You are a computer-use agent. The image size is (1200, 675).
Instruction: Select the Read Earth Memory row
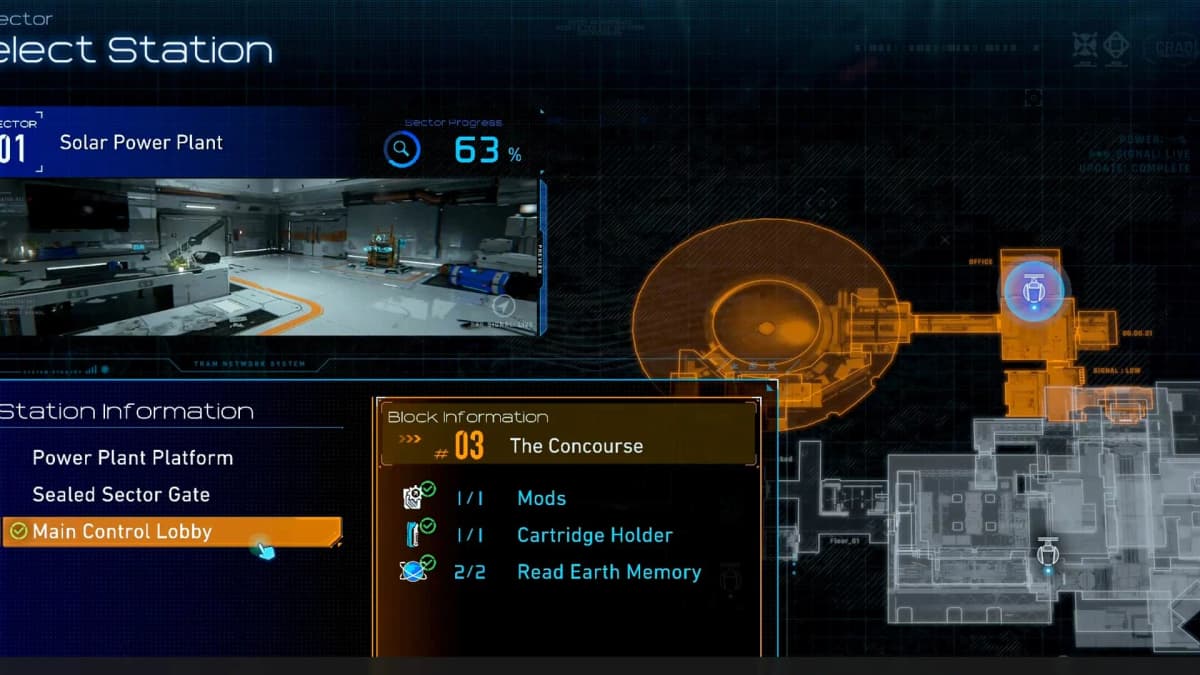(x=608, y=572)
